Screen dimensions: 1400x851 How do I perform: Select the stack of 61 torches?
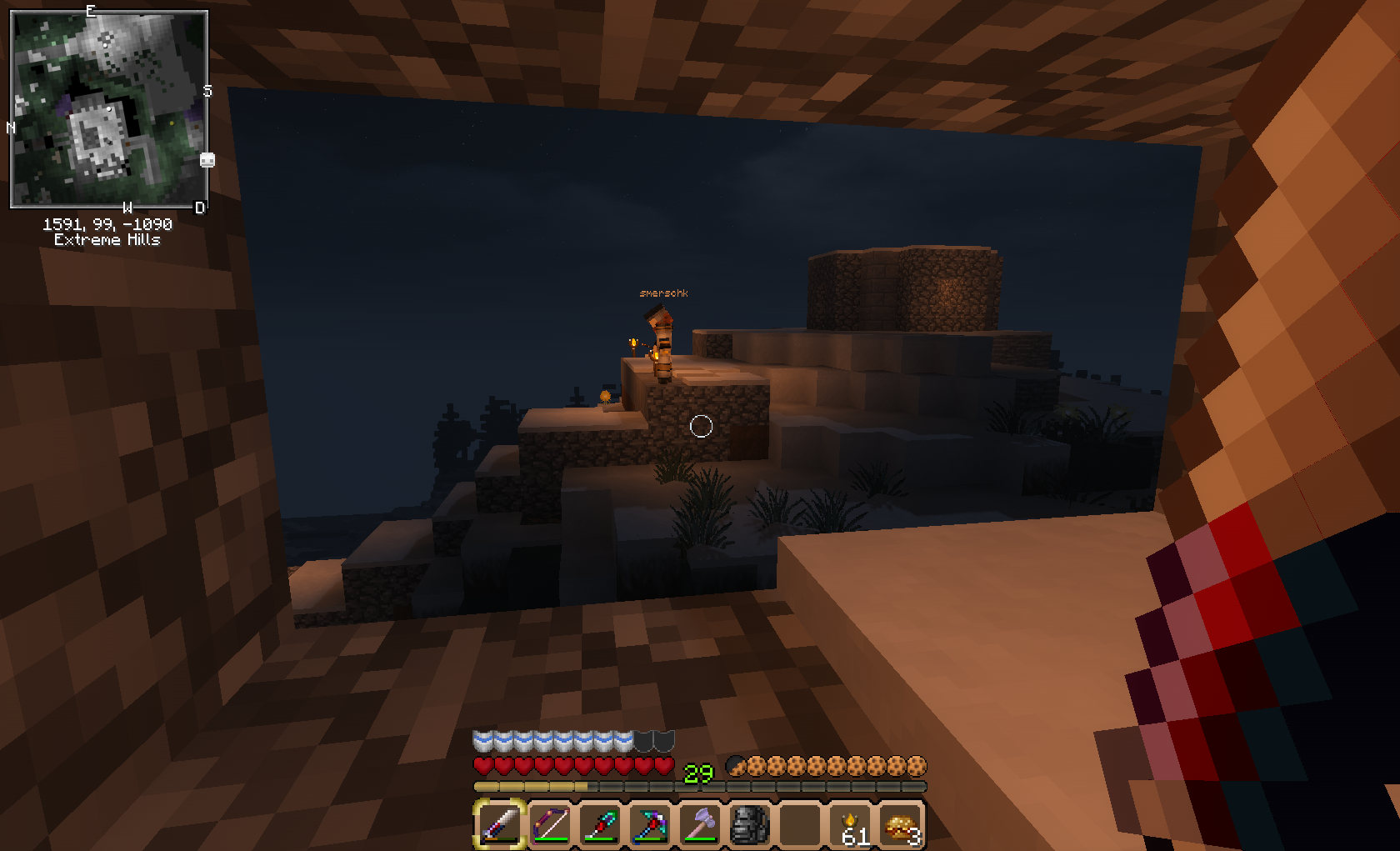[852, 824]
